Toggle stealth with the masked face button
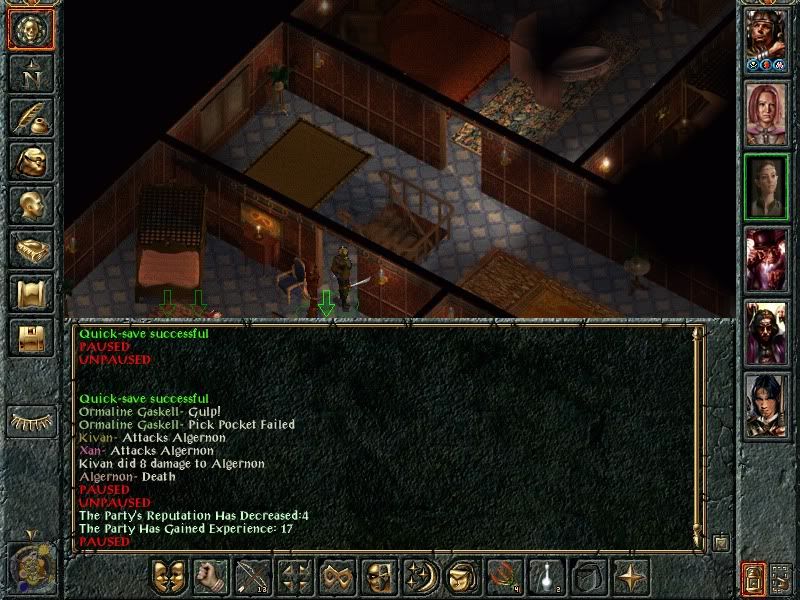Screen dimensions: 800x600 pos(376,578)
